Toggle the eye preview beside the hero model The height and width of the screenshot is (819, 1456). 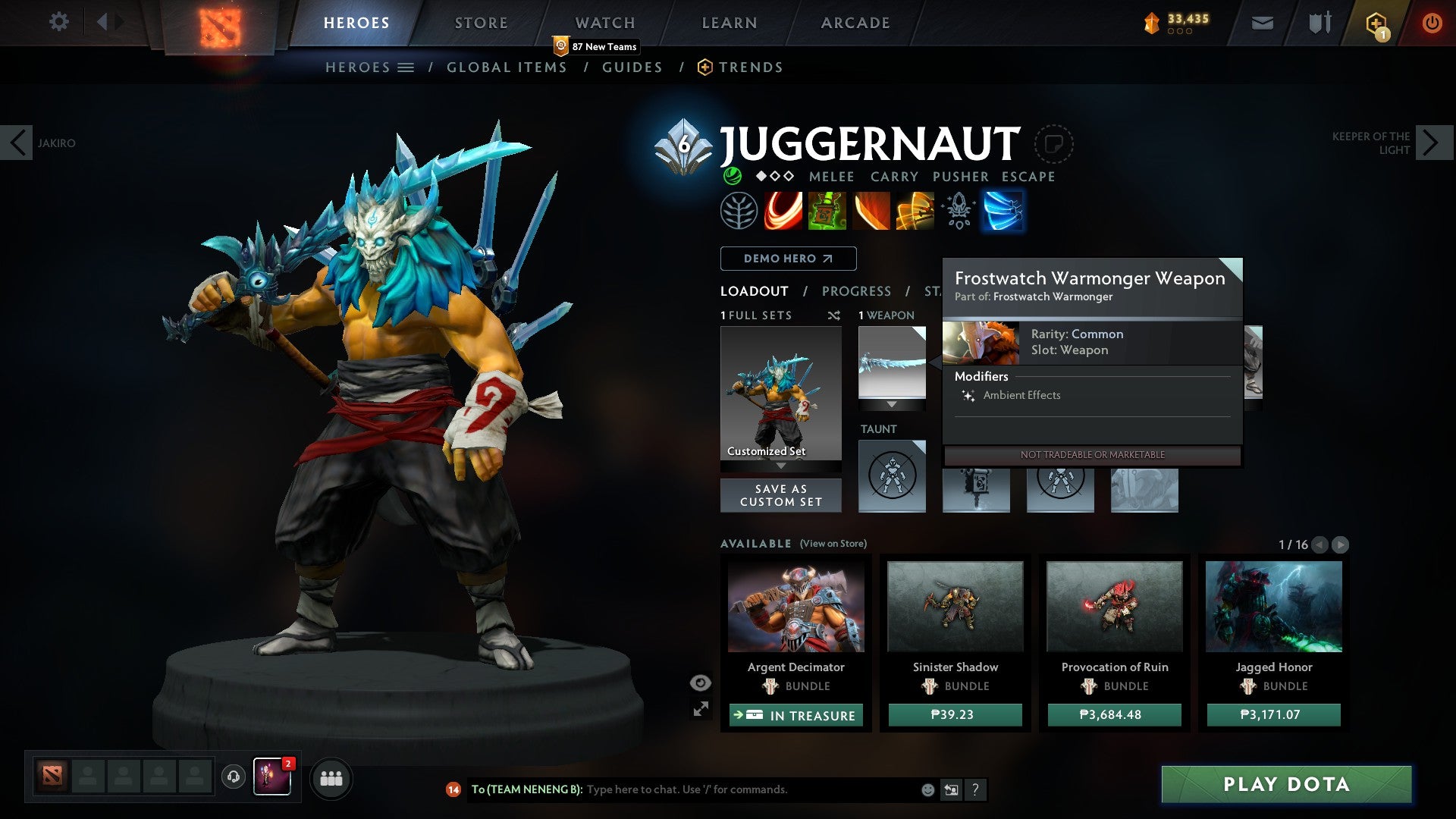pos(699,682)
